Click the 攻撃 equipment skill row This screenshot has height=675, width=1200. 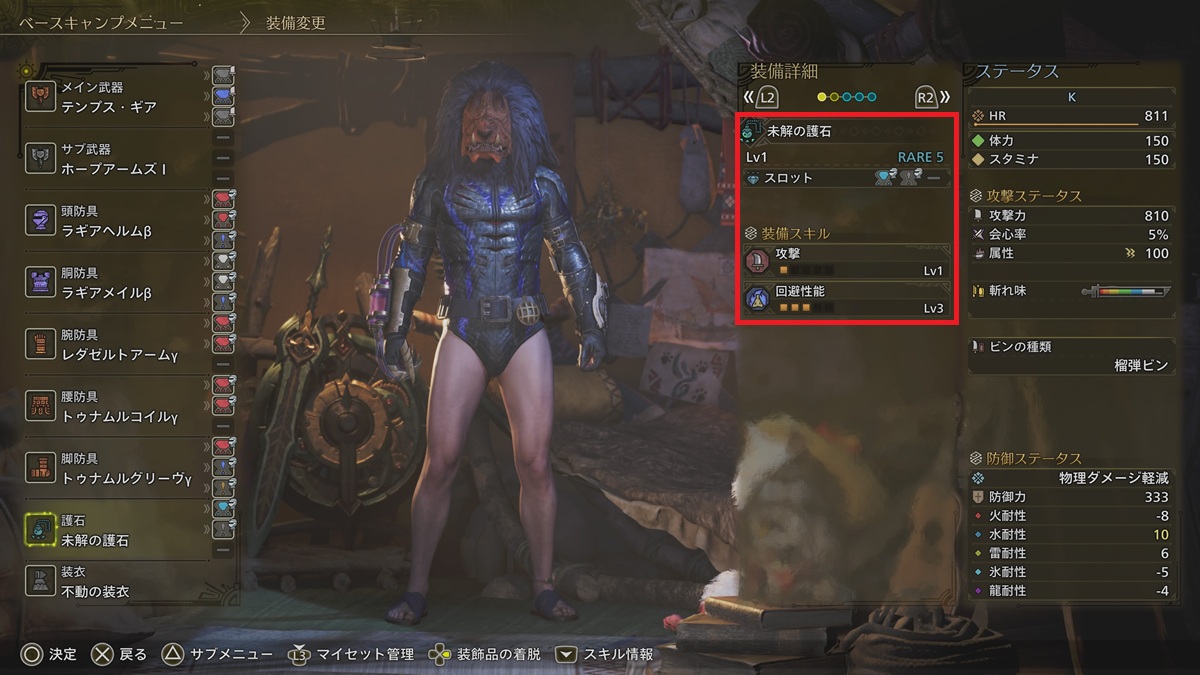coord(846,262)
